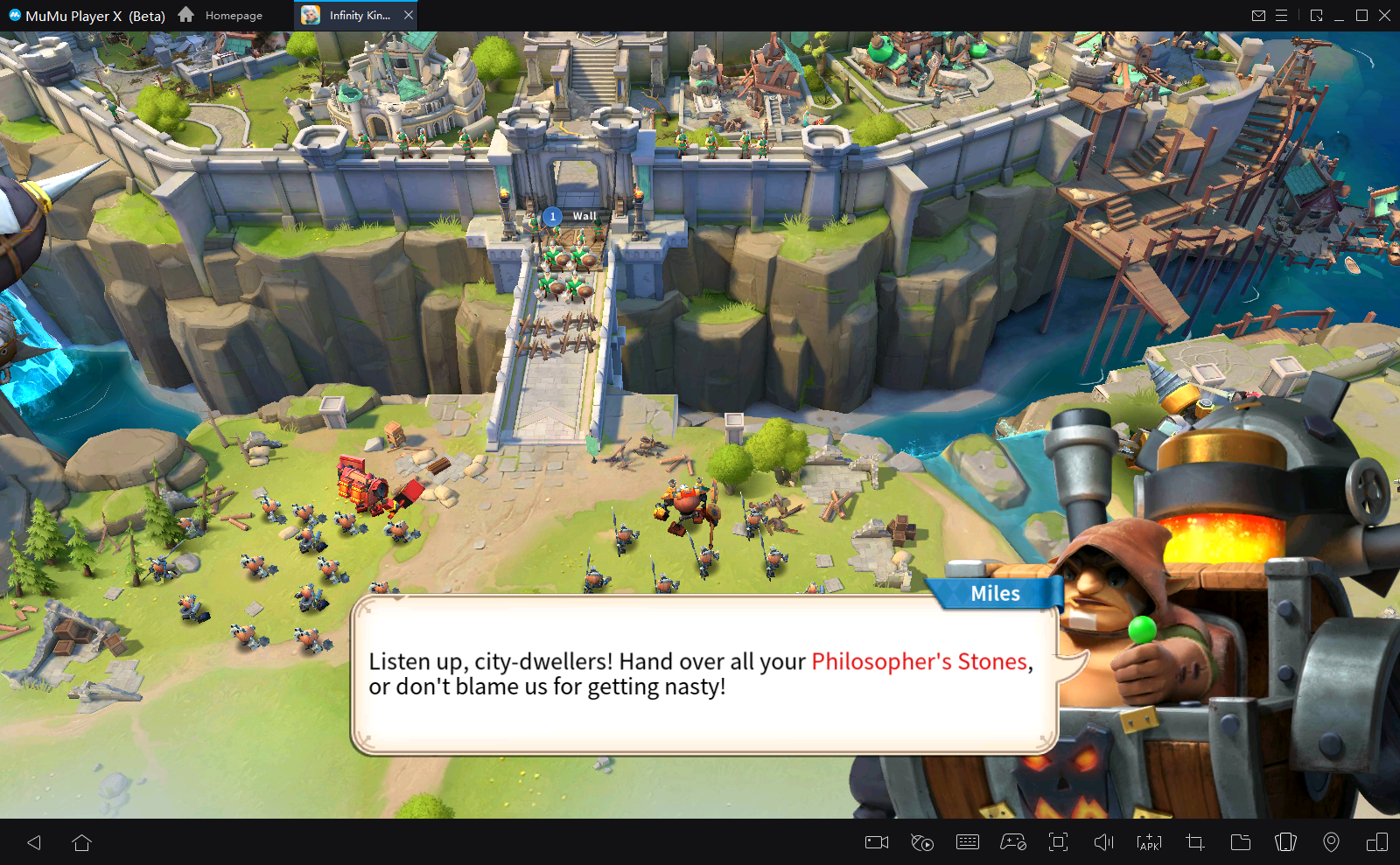Open keyboard mapping settings

tap(967, 842)
